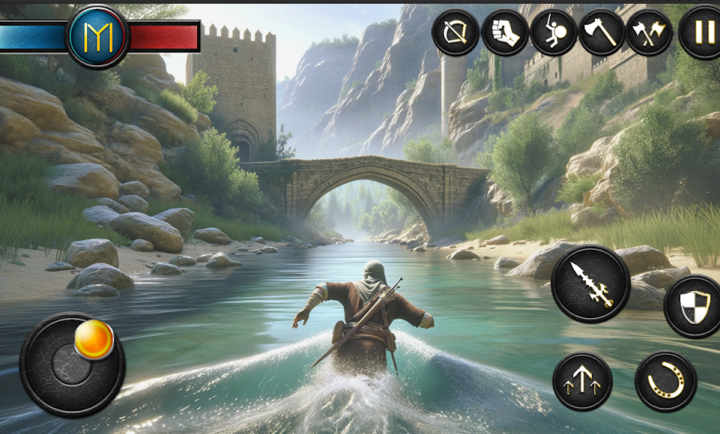Choose the sword and shield warrior icon
Screen dimensions: 720x434
(x=554, y=32)
